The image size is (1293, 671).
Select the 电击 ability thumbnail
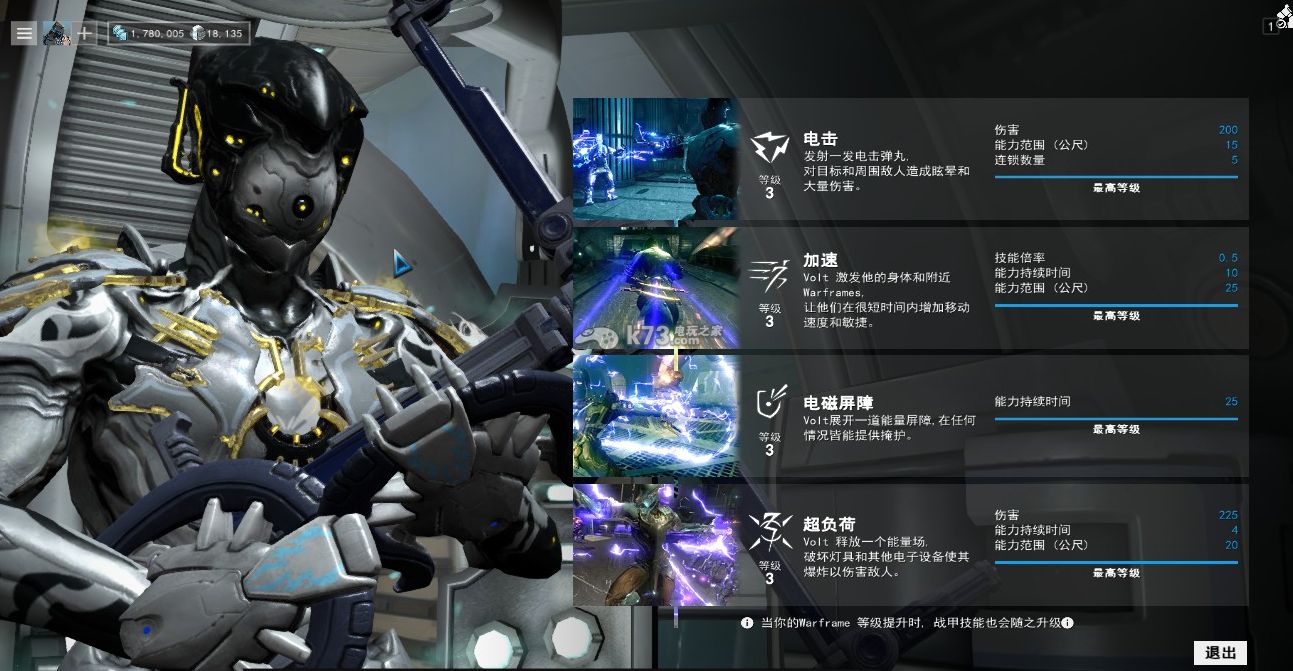(655, 159)
